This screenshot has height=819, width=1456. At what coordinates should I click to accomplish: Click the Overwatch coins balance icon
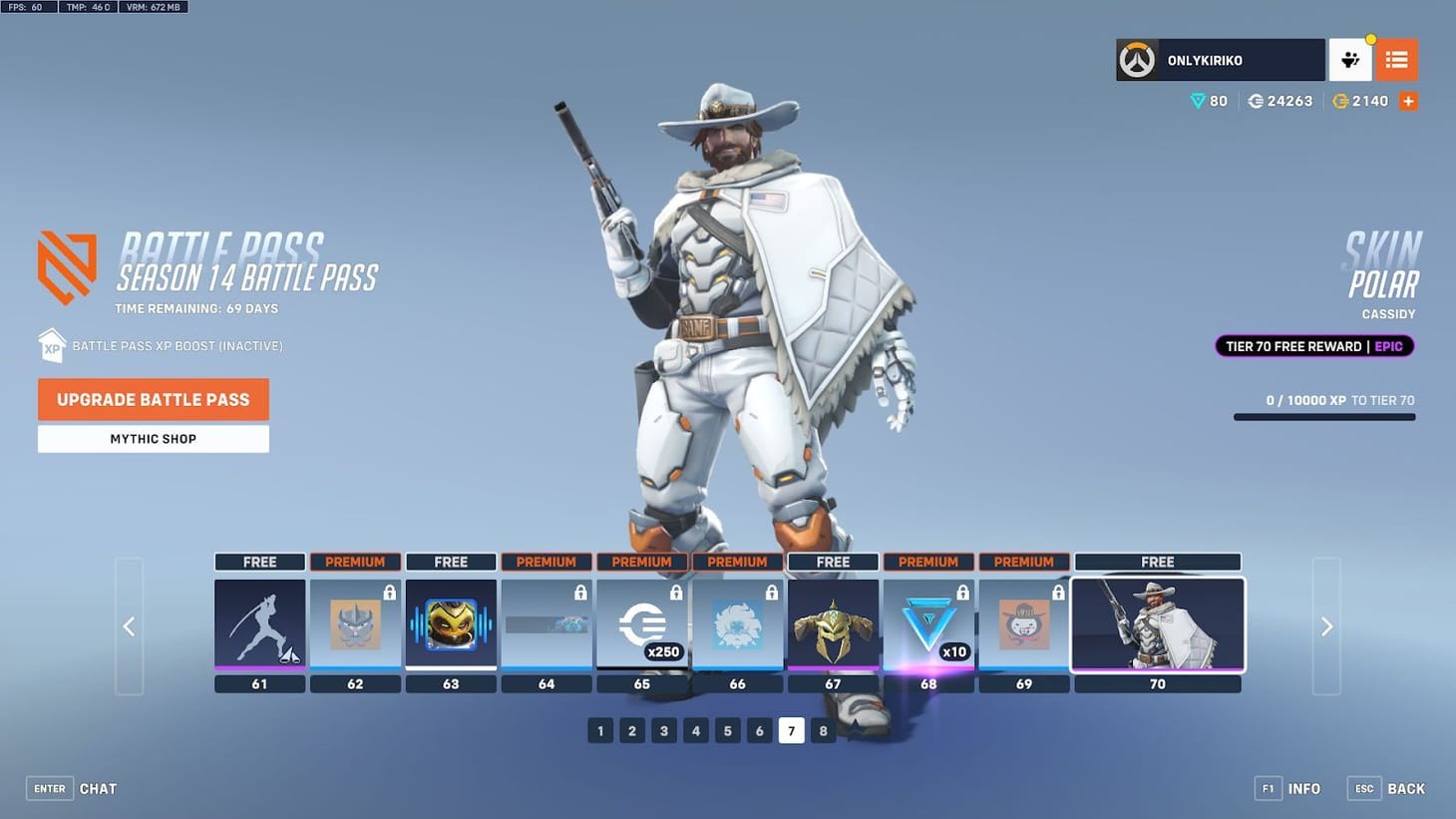point(1254,101)
